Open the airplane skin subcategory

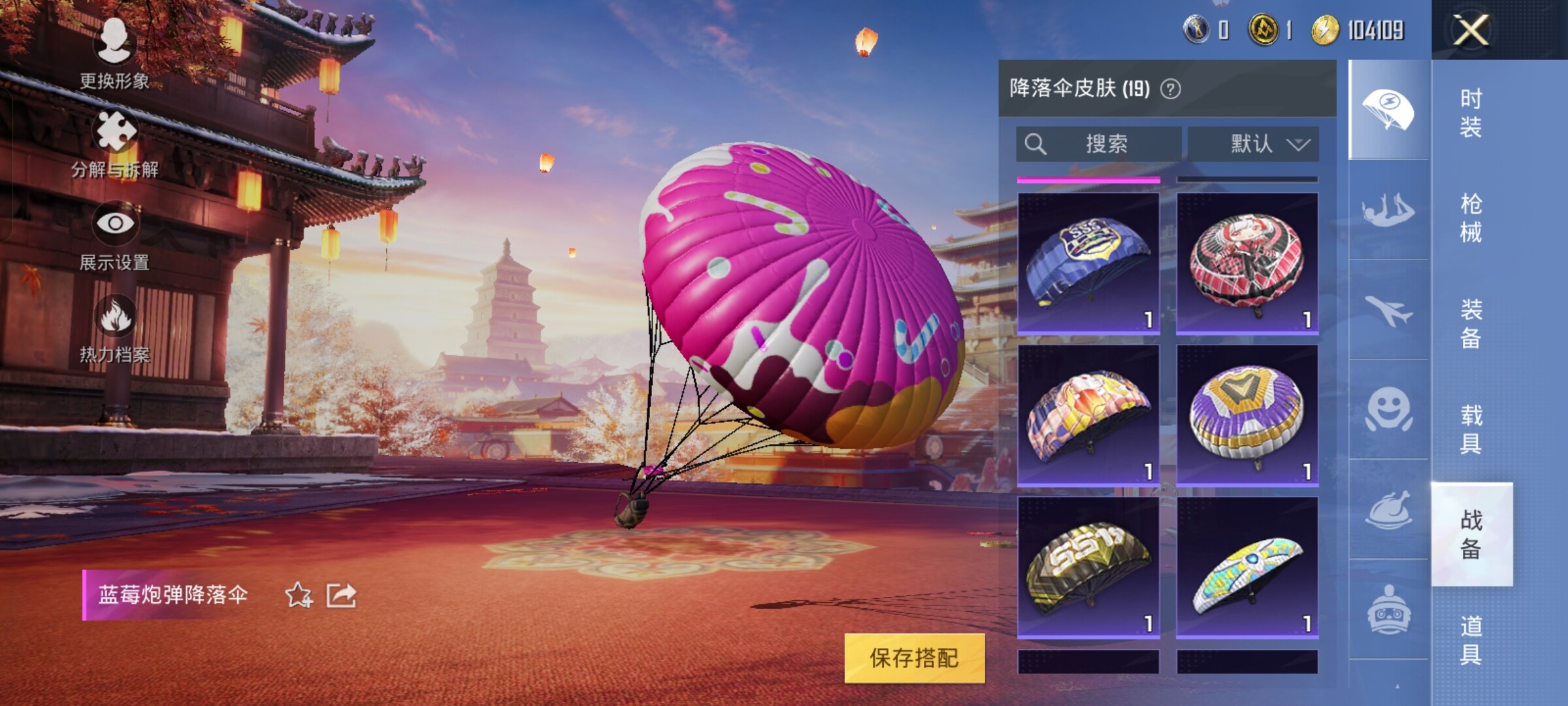pyautogui.click(x=1388, y=310)
